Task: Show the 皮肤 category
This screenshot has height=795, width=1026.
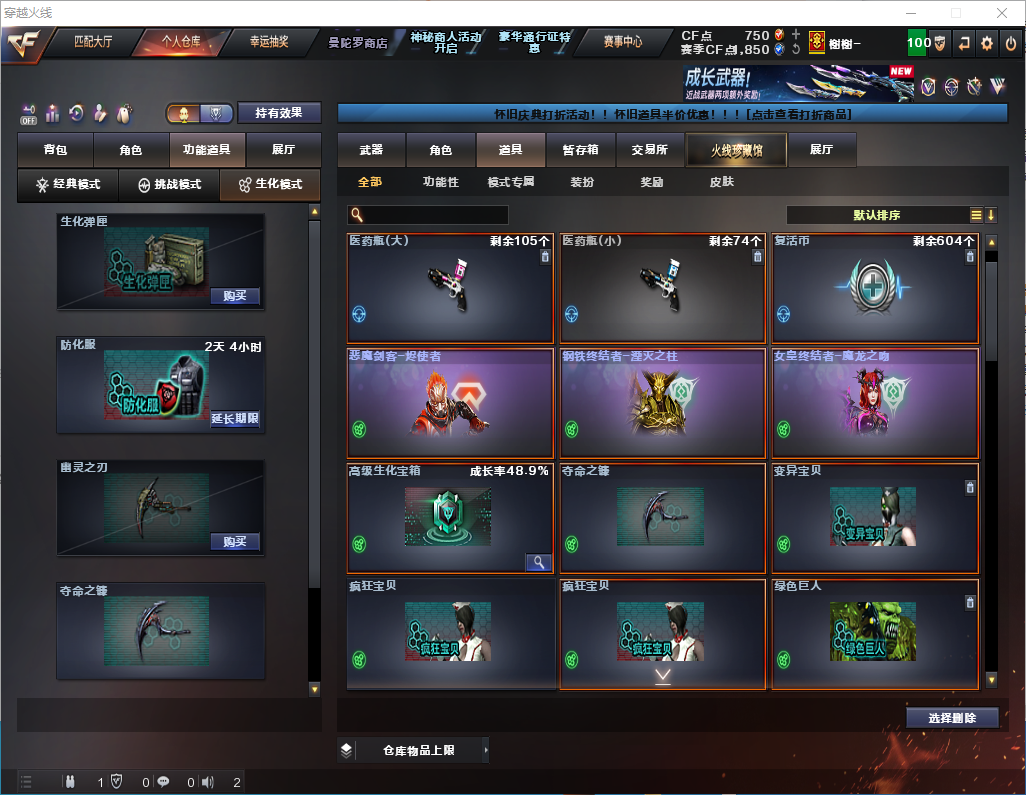Action: 721,182
